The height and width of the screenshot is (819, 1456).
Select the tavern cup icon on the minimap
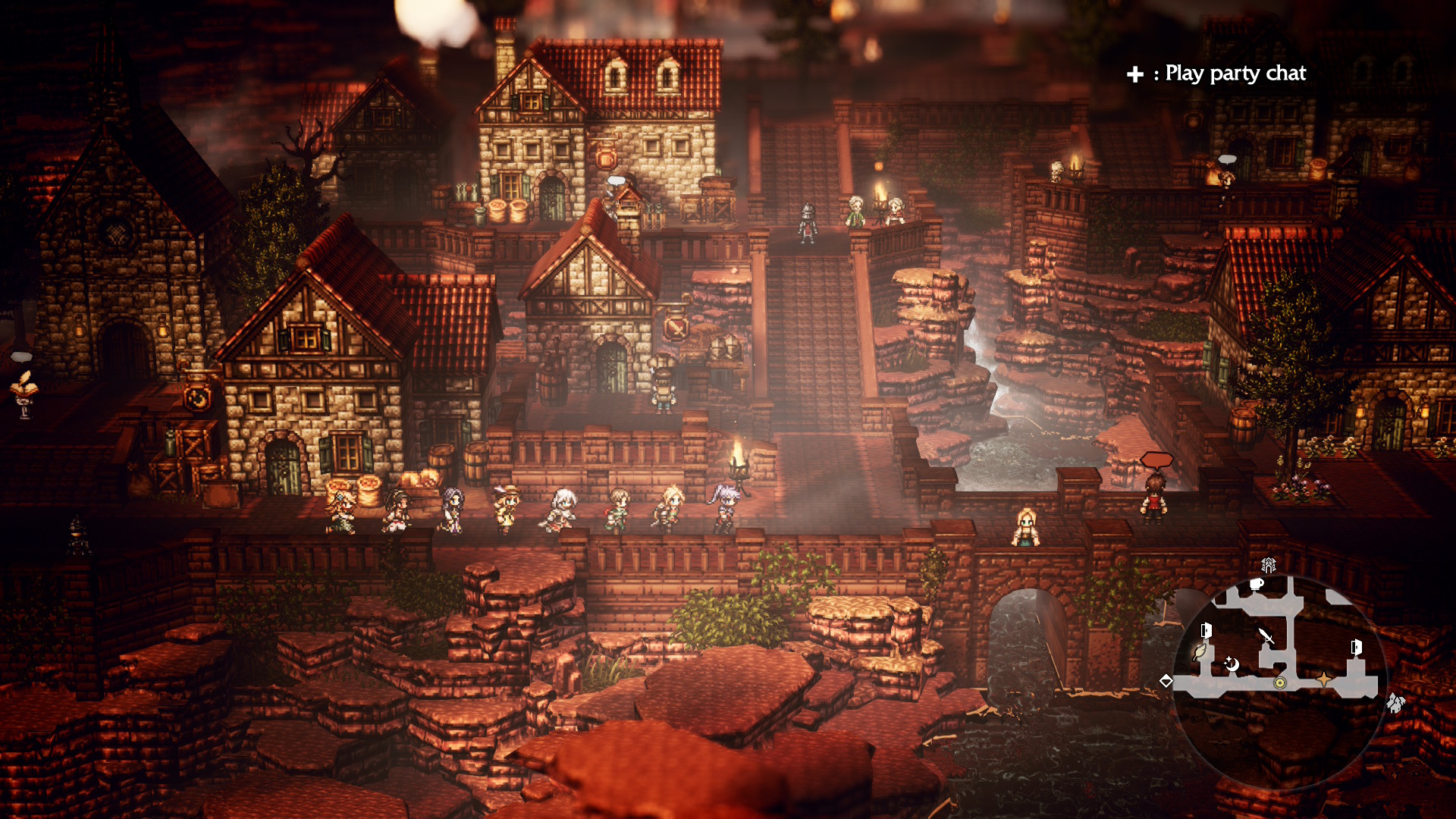[1256, 585]
